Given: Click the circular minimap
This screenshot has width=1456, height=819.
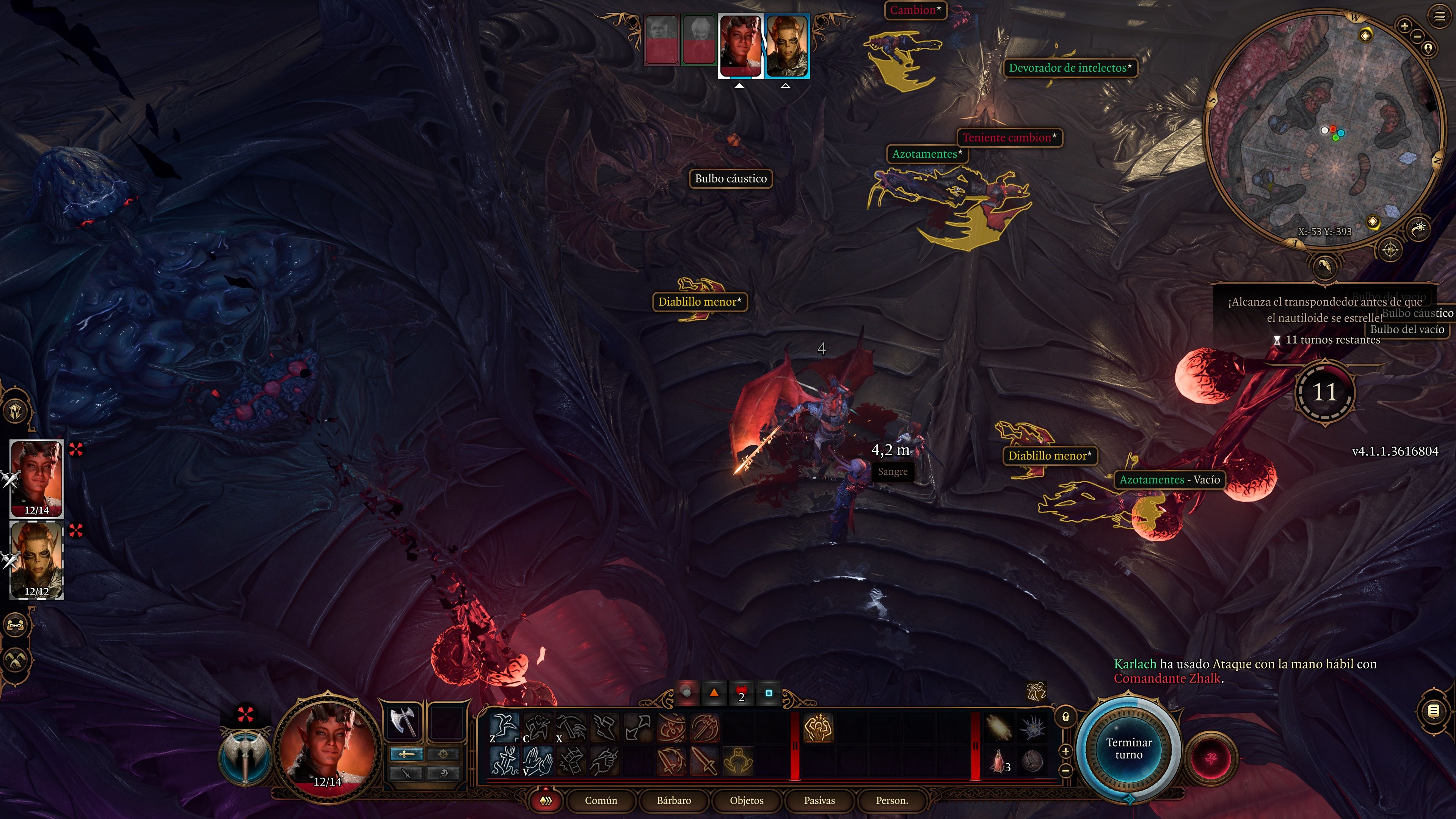Looking at the screenshot, I should click(x=1323, y=130).
